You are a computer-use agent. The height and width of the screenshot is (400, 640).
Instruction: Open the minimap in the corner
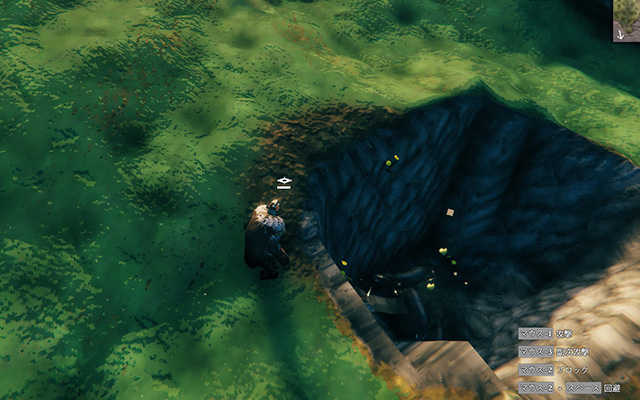point(626,20)
